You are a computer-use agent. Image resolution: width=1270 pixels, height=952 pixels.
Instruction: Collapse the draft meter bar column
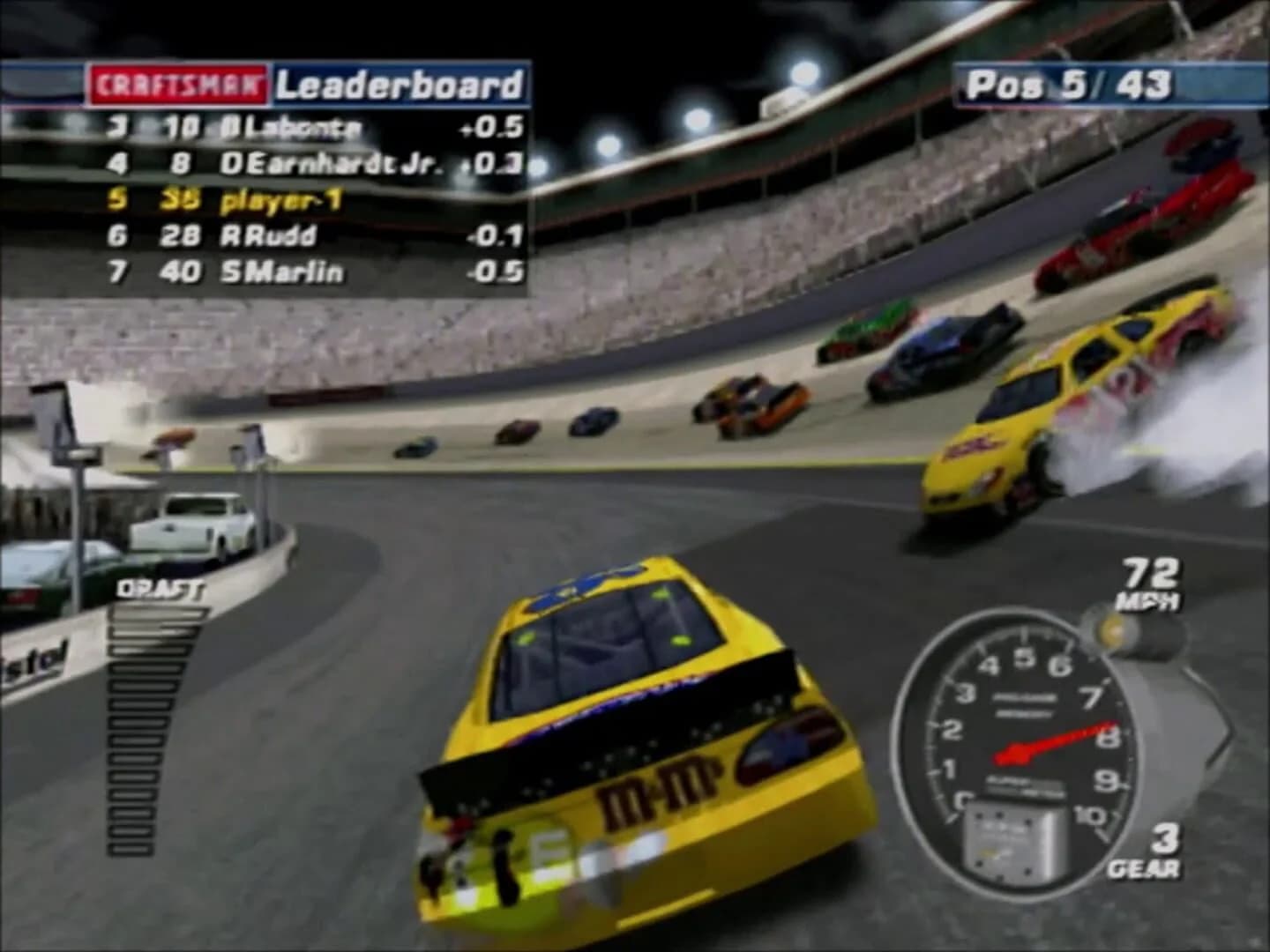(132, 723)
